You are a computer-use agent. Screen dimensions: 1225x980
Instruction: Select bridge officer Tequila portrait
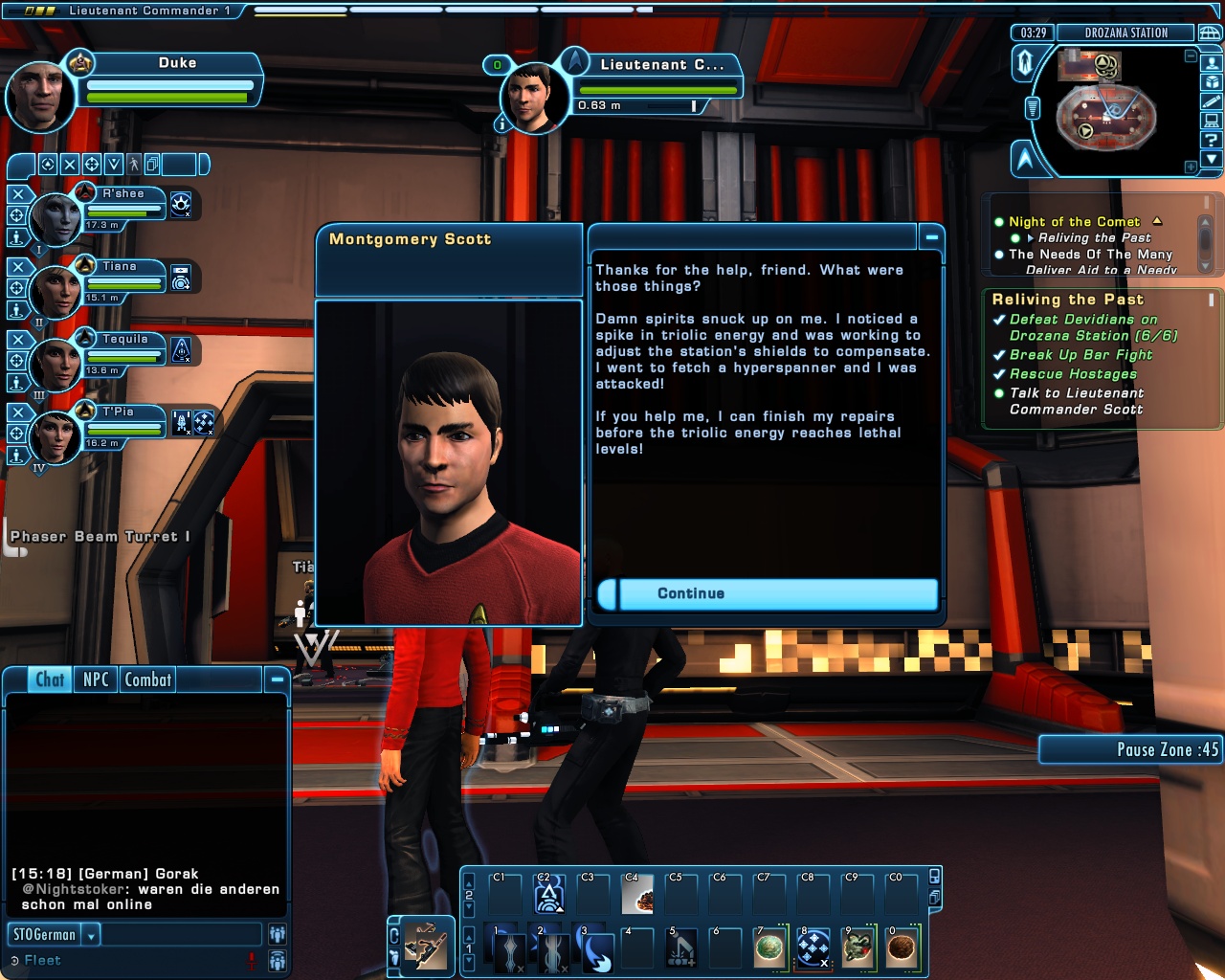(x=56, y=365)
